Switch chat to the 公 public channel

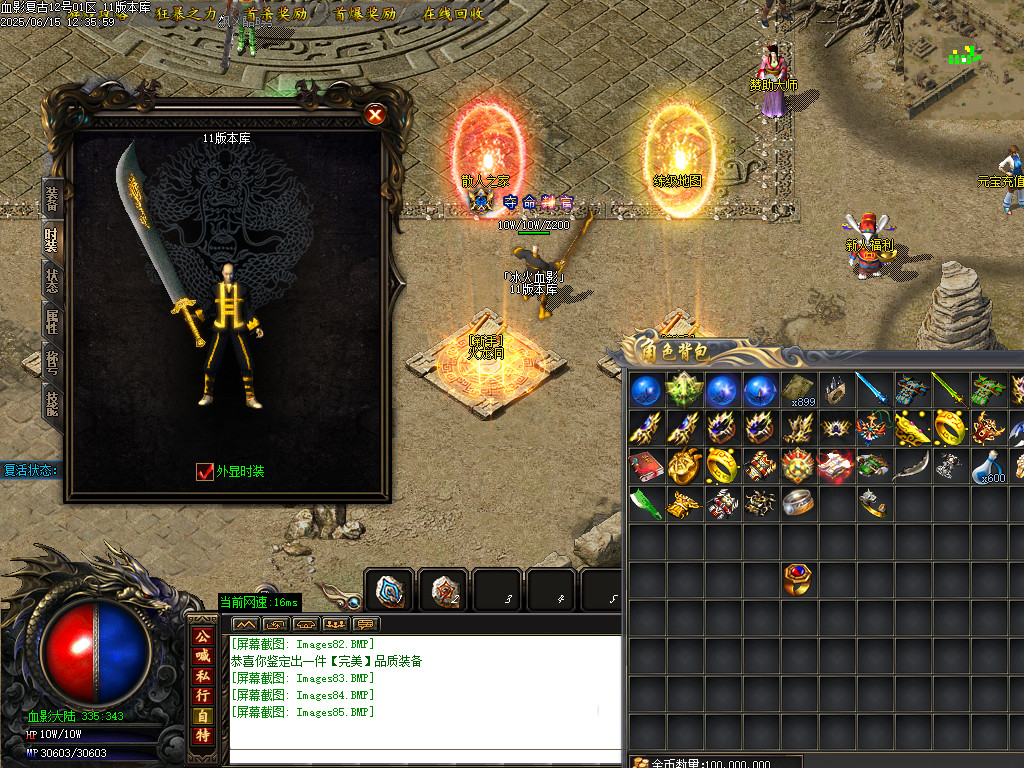click(203, 636)
